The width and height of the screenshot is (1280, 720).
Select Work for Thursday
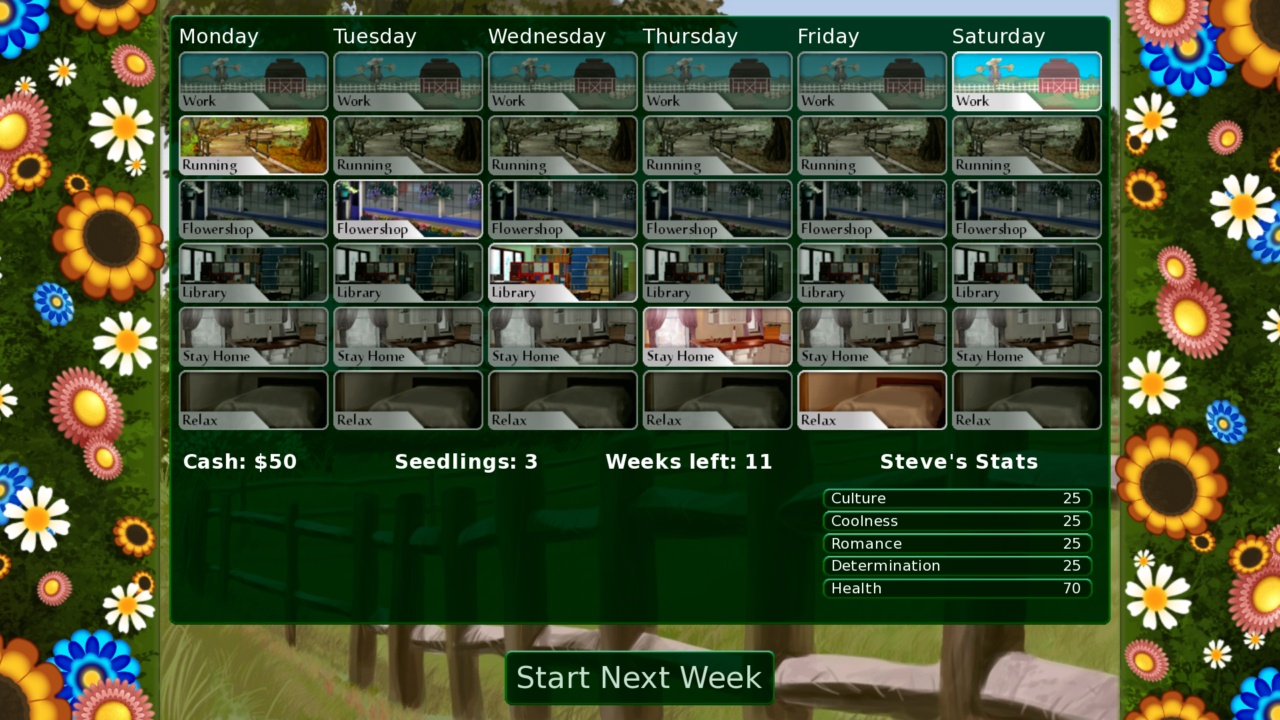(x=716, y=81)
